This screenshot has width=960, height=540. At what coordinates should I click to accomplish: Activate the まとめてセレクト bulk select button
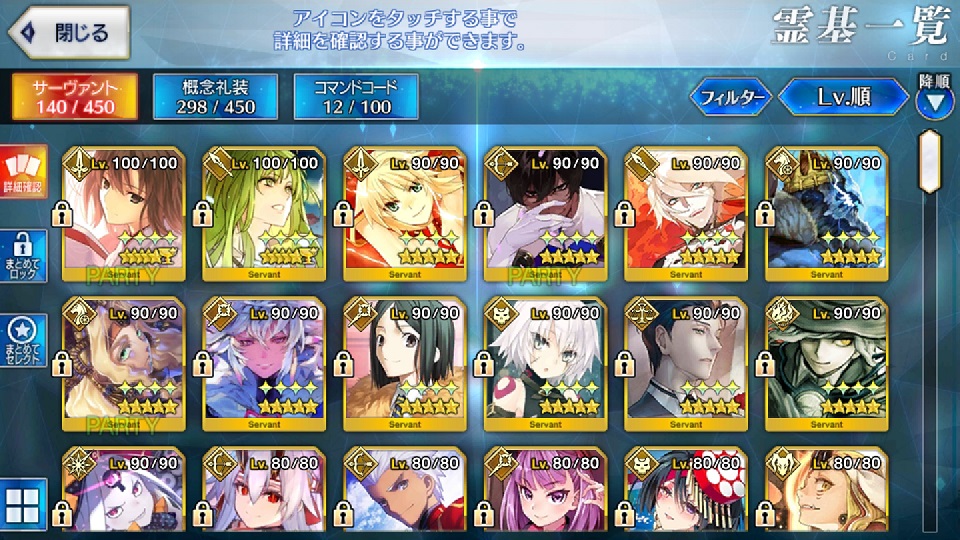point(21,340)
